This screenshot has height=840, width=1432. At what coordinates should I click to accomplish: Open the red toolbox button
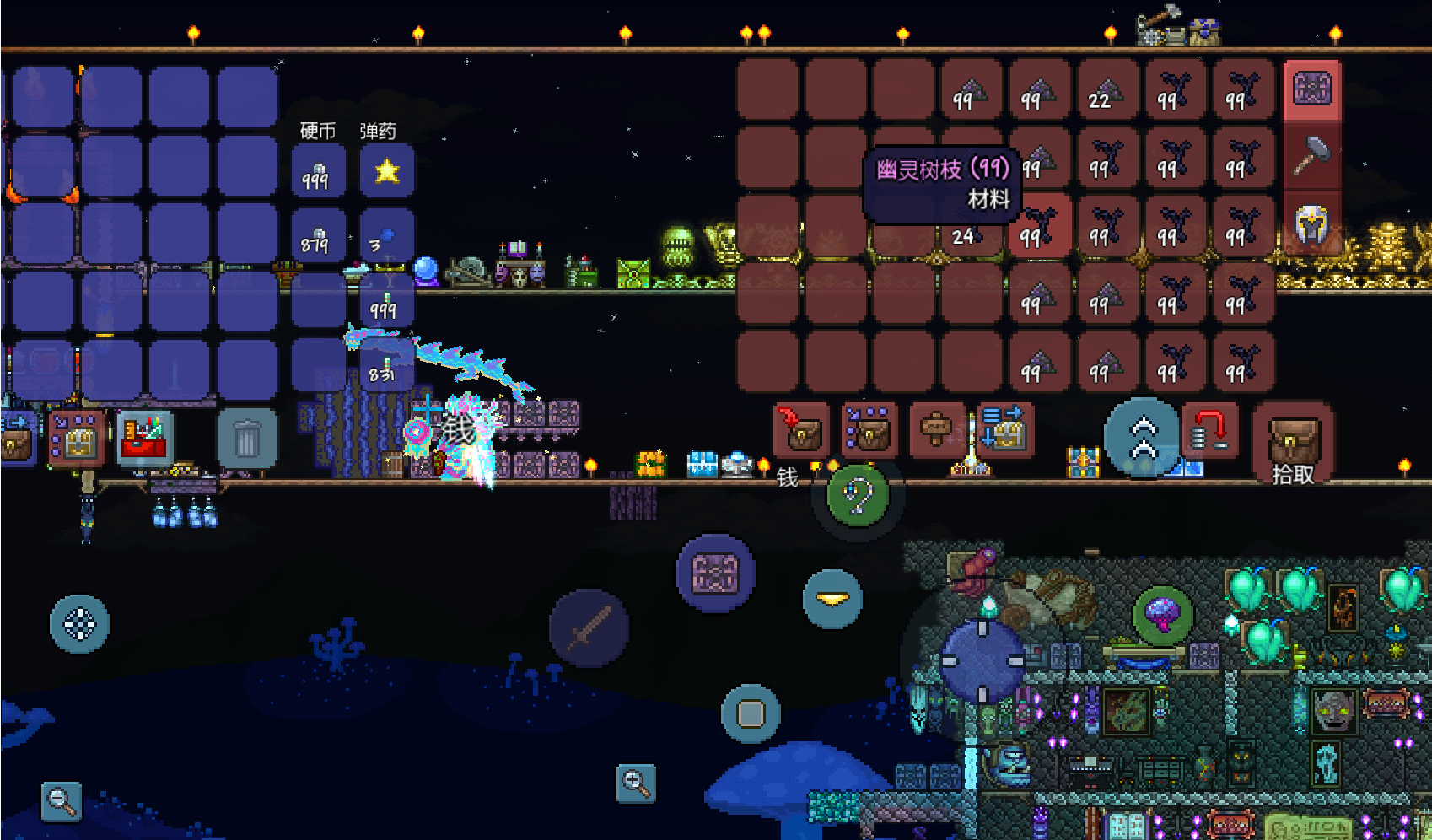pyautogui.click(x=145, y=439)
